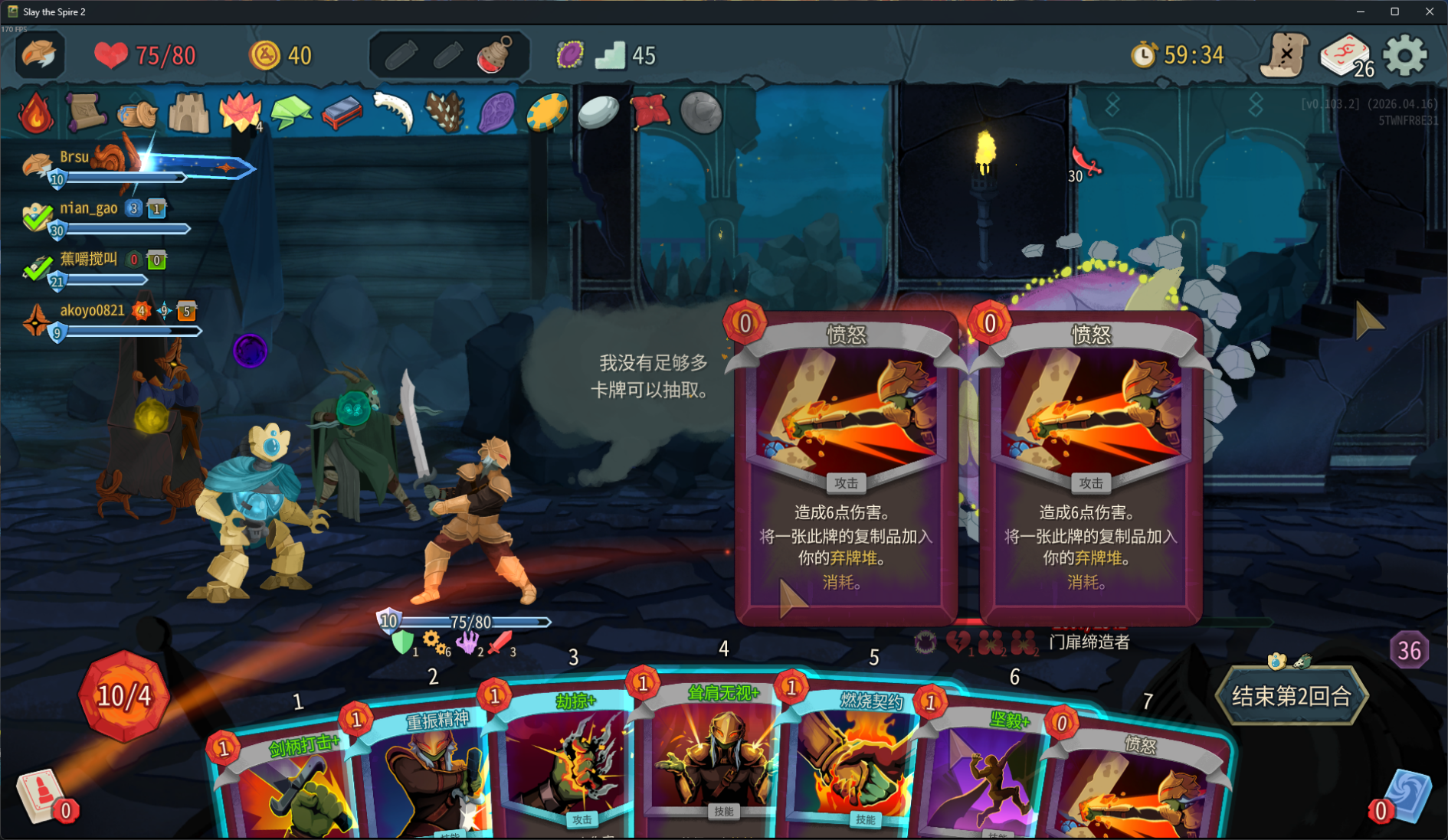Select player akoyo0821 in the party list

92,310
